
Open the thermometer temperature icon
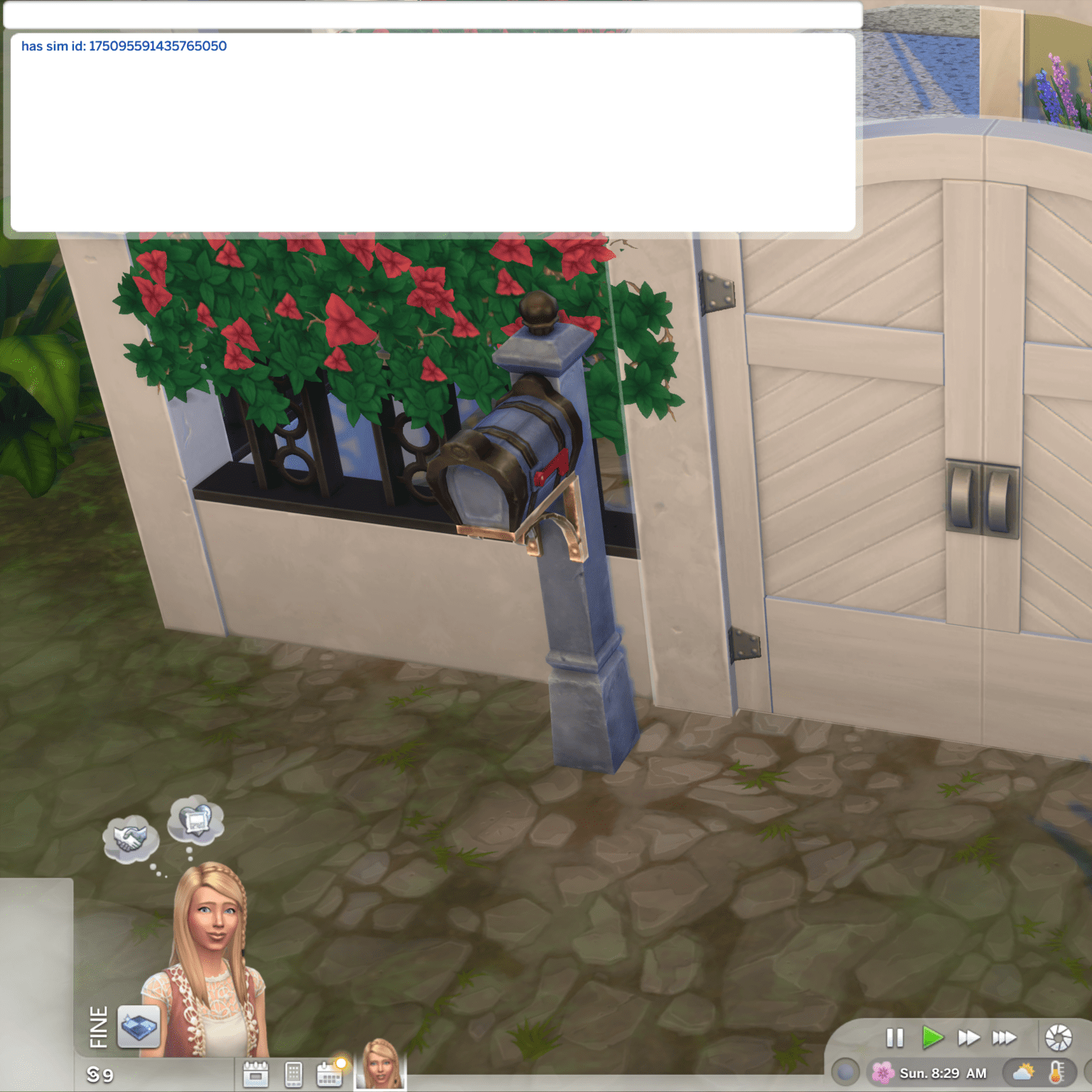click(x=1056, y=1073)
